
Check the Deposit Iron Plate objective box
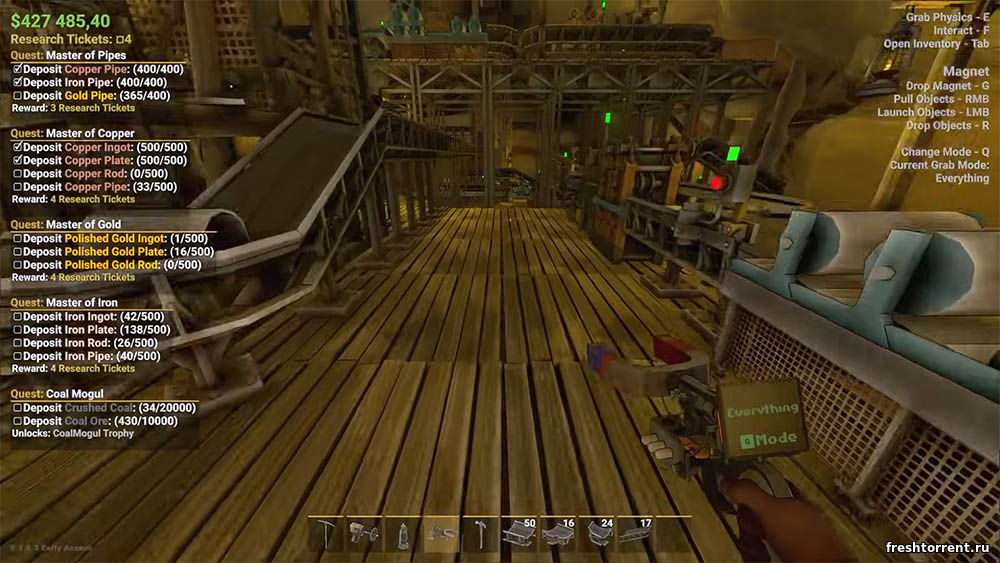[x=17, y=330]
